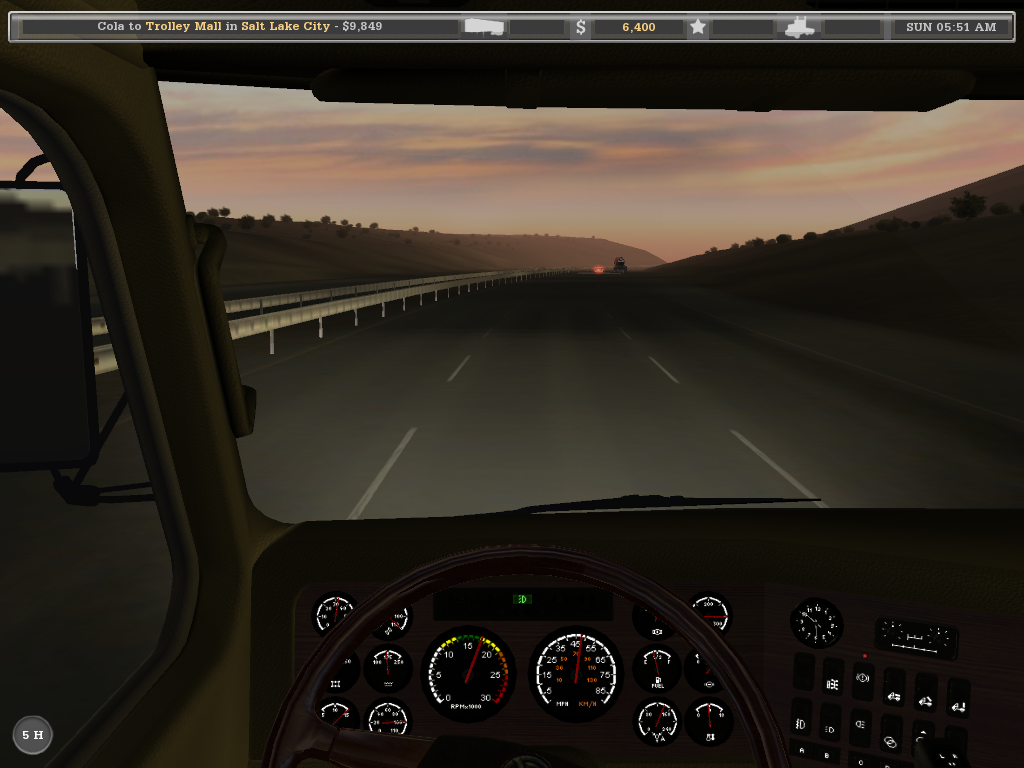This screenshot has width=1024, height=768.
Task: Click the star rating icon
Action: pyautogui.click(x=698, y=27)
